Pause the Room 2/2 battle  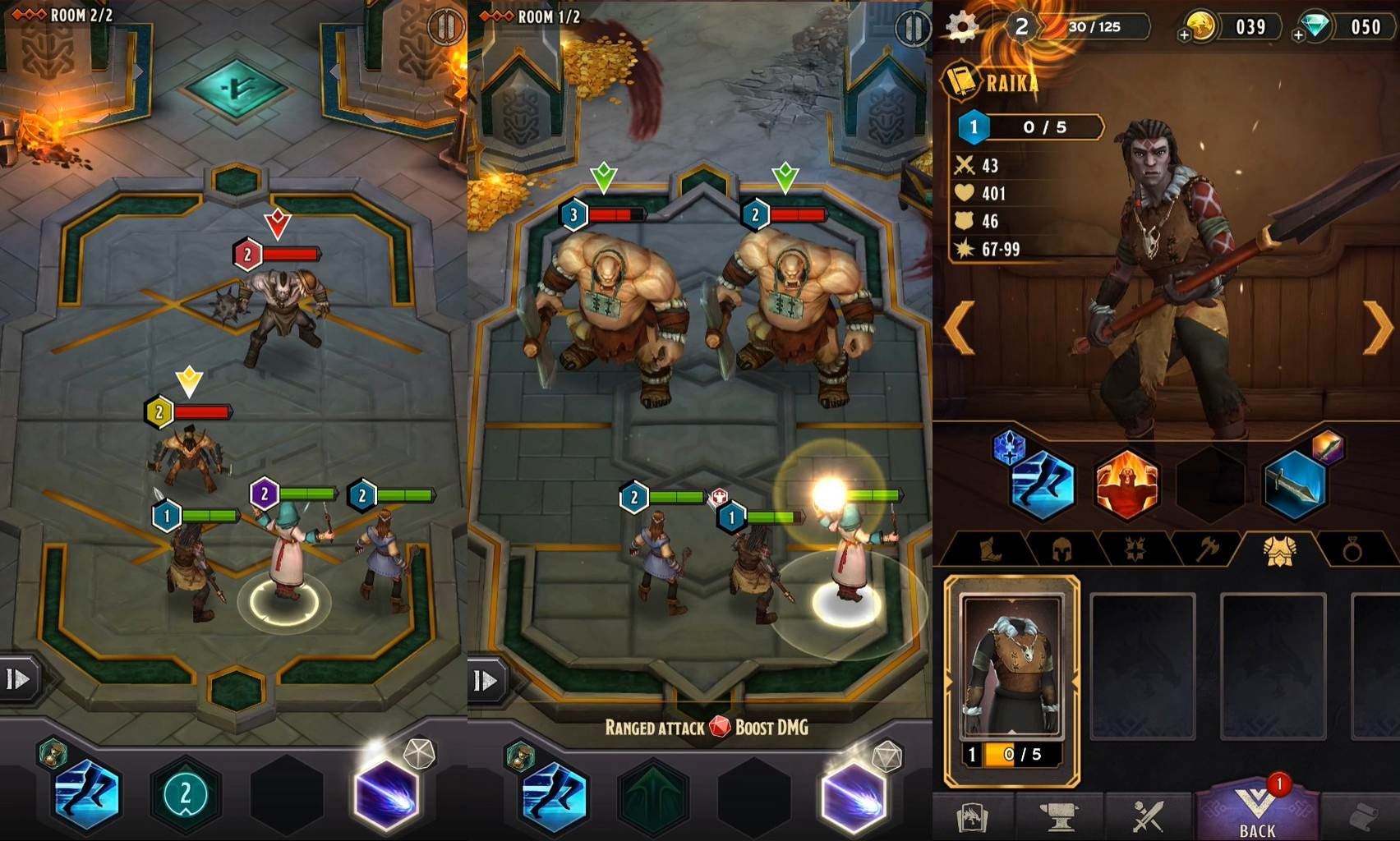[x=445, y=27]
